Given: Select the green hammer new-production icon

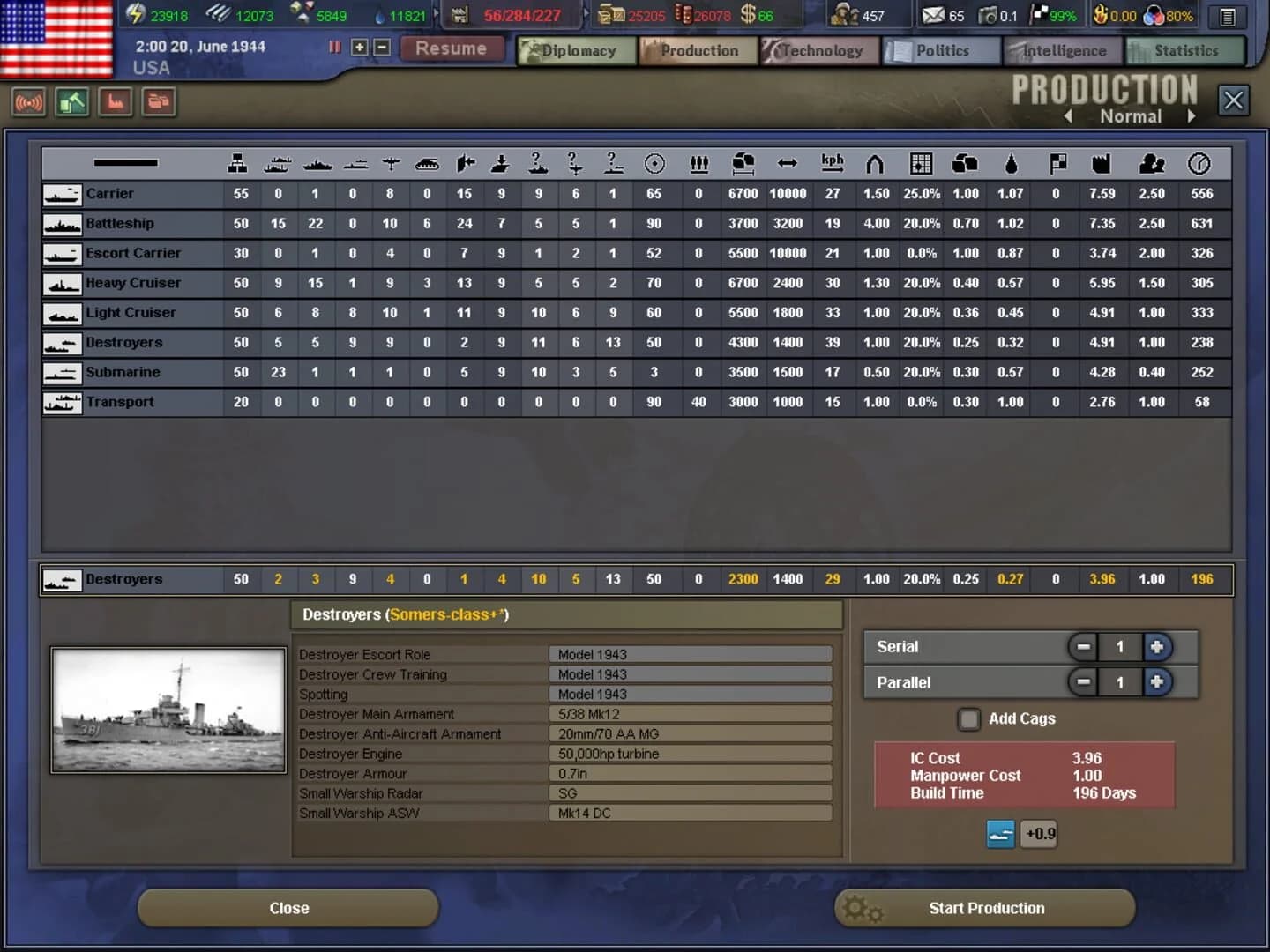Looking at the screenshot, I should tap(71, 102).
